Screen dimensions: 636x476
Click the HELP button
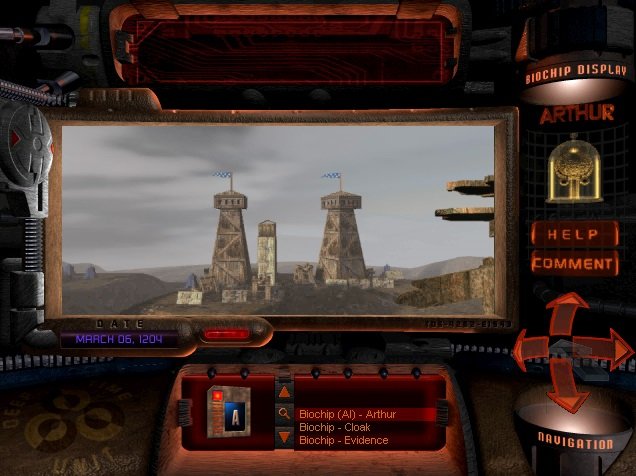click(x=573, y=235)
